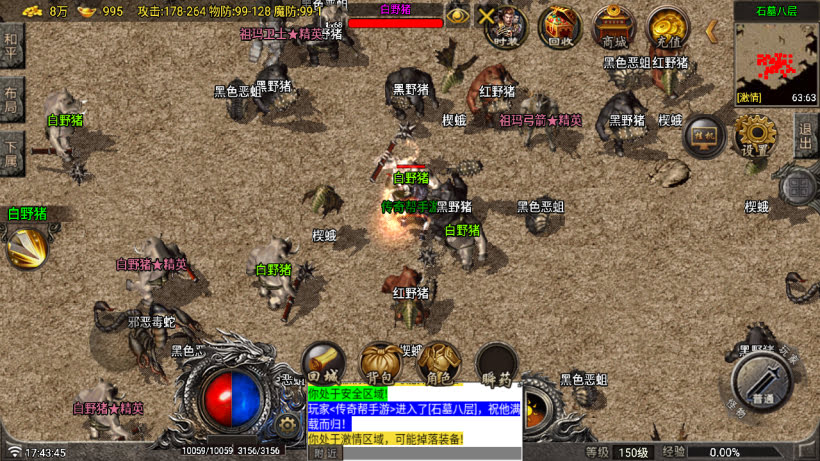This screenshot has width=820, height=461.
Task: Open the 时装 costume menu
Action: pyautogui.click(x=507, y=26)
